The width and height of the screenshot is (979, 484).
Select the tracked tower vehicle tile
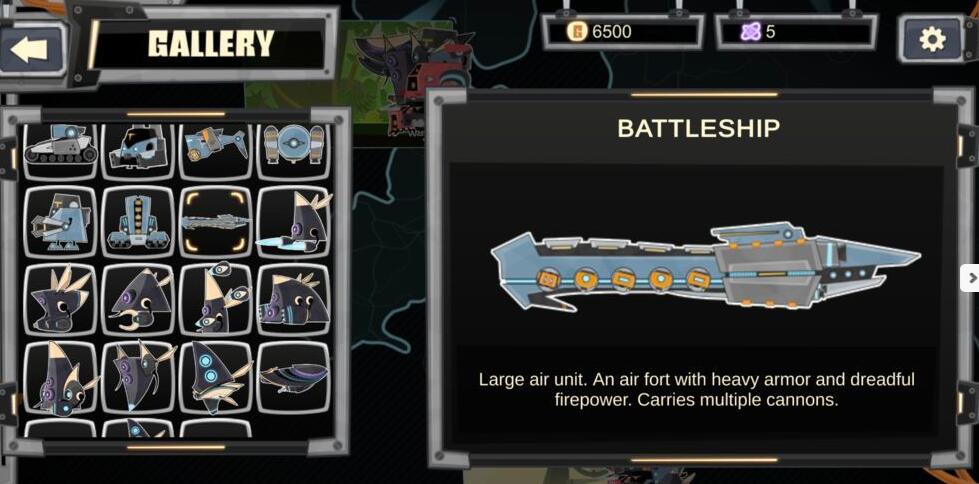[138, 221]
